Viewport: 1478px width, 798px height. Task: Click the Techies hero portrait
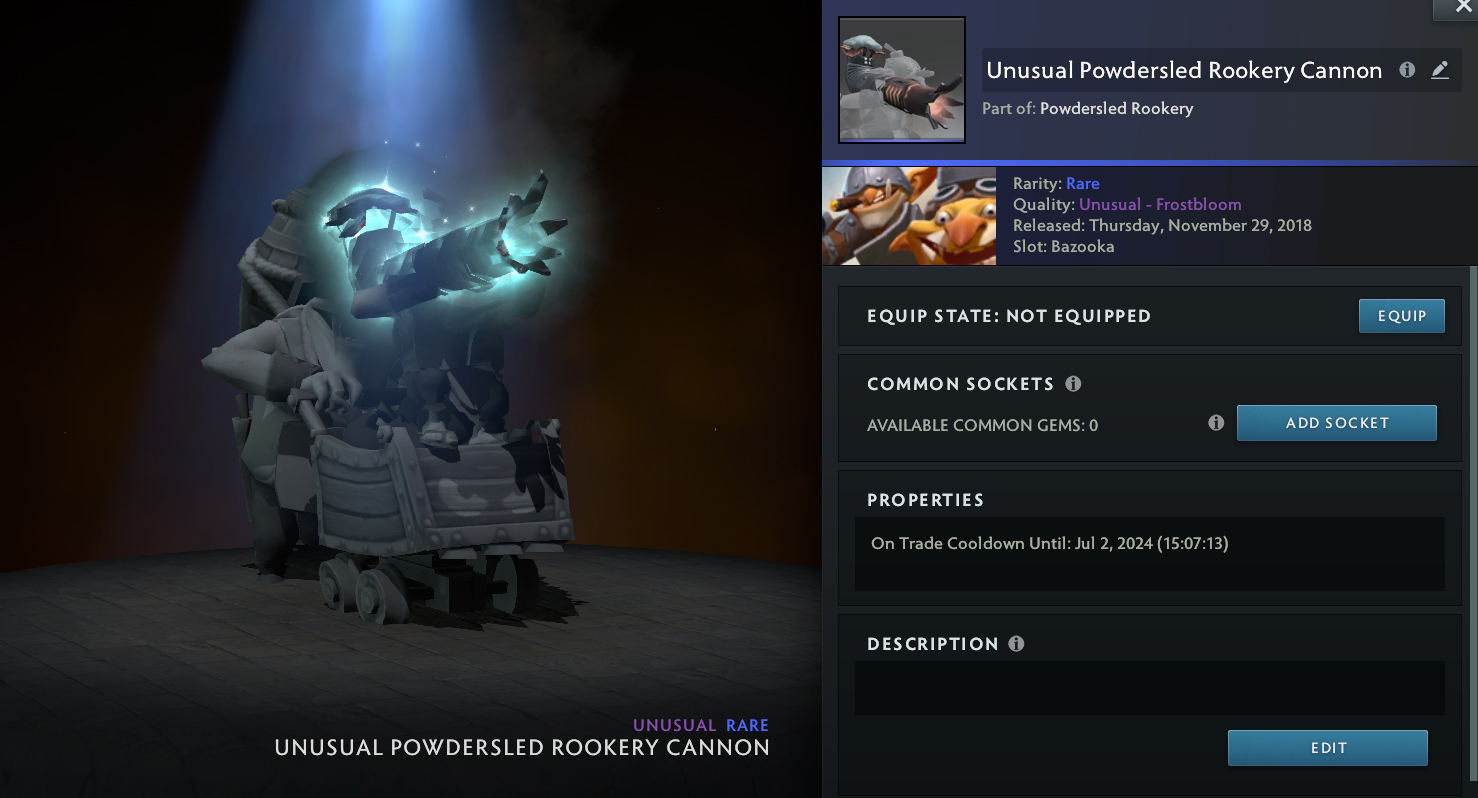[x=909, y=216]
